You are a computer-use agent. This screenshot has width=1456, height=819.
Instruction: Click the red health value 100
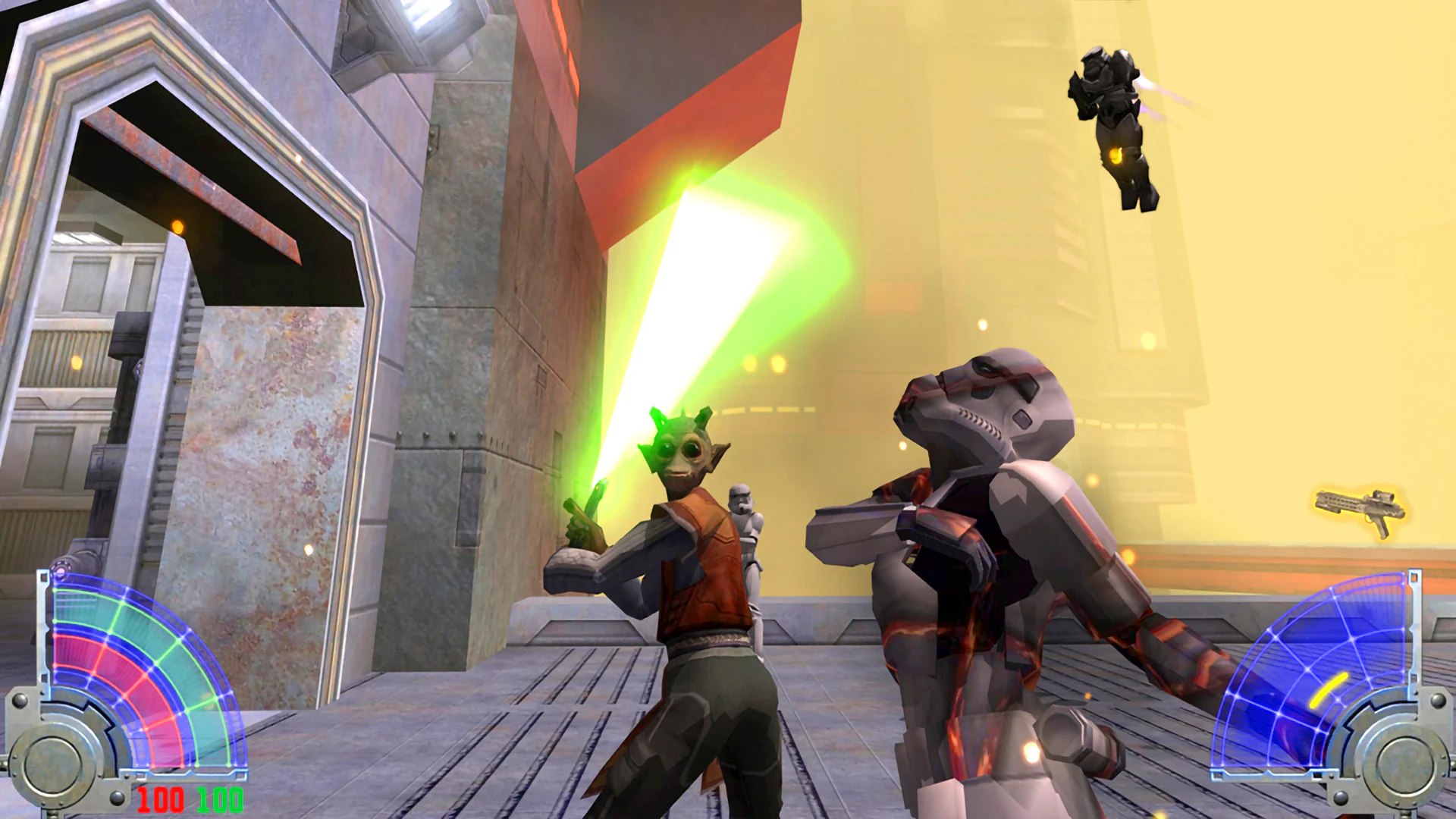tap(161, 798)
